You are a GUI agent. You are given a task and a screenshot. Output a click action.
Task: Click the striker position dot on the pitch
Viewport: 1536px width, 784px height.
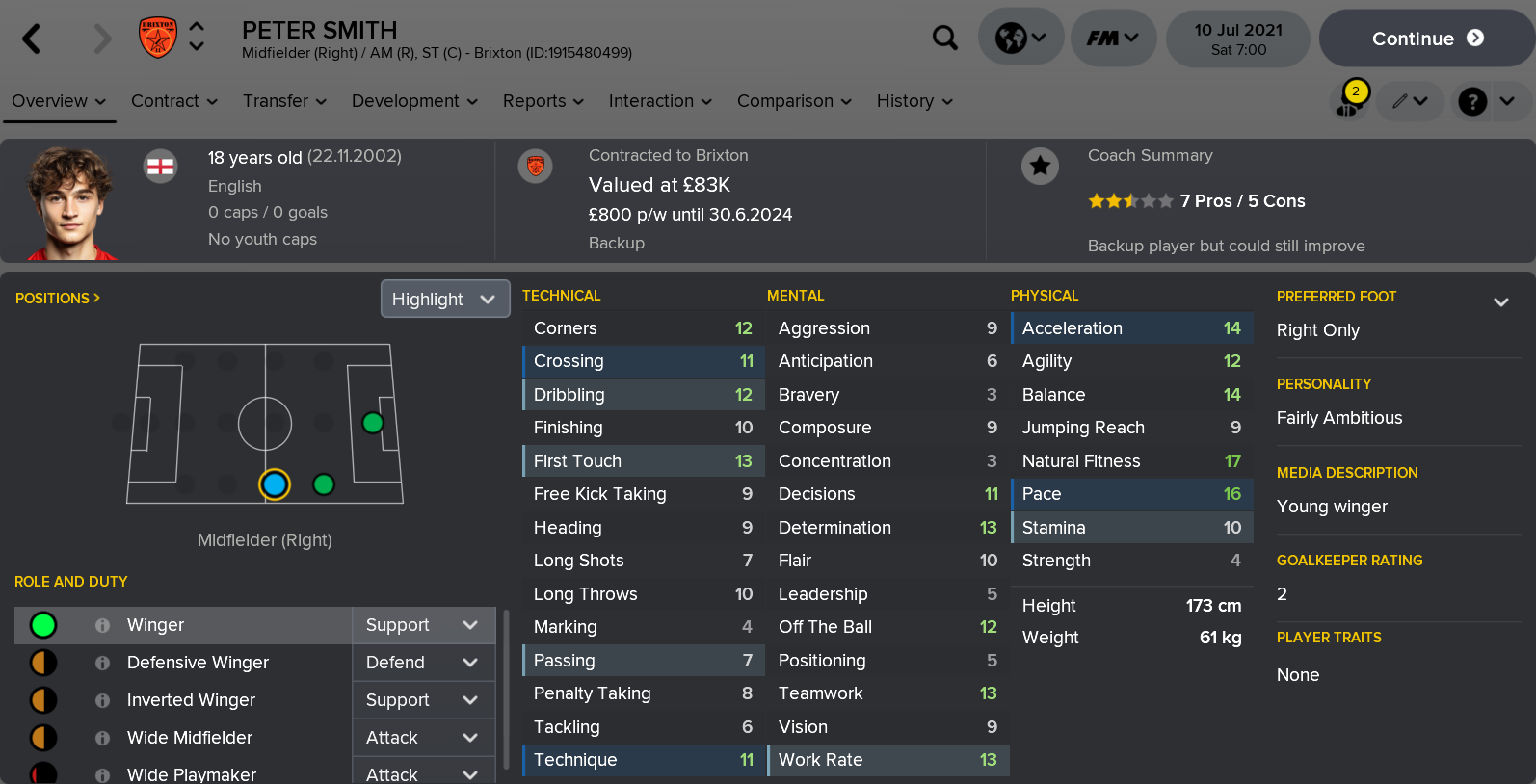coord(374,423)
